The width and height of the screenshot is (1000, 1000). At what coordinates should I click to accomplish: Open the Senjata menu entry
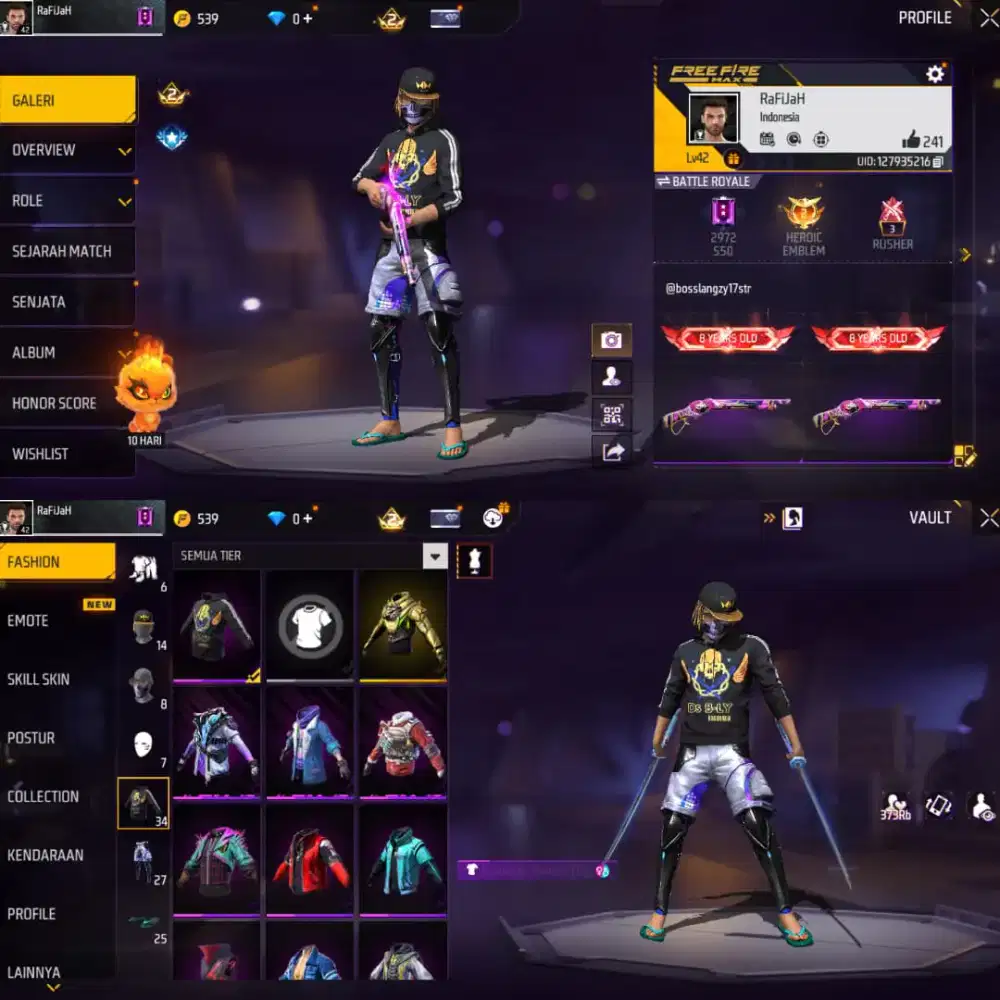[66, 302]
